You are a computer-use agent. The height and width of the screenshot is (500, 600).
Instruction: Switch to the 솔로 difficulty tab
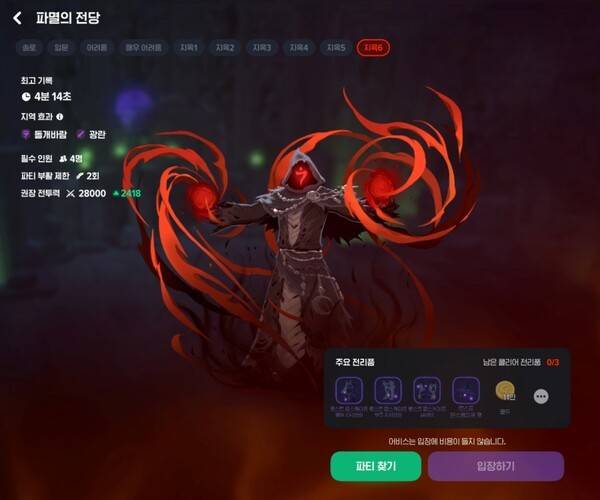click(31, 48)
